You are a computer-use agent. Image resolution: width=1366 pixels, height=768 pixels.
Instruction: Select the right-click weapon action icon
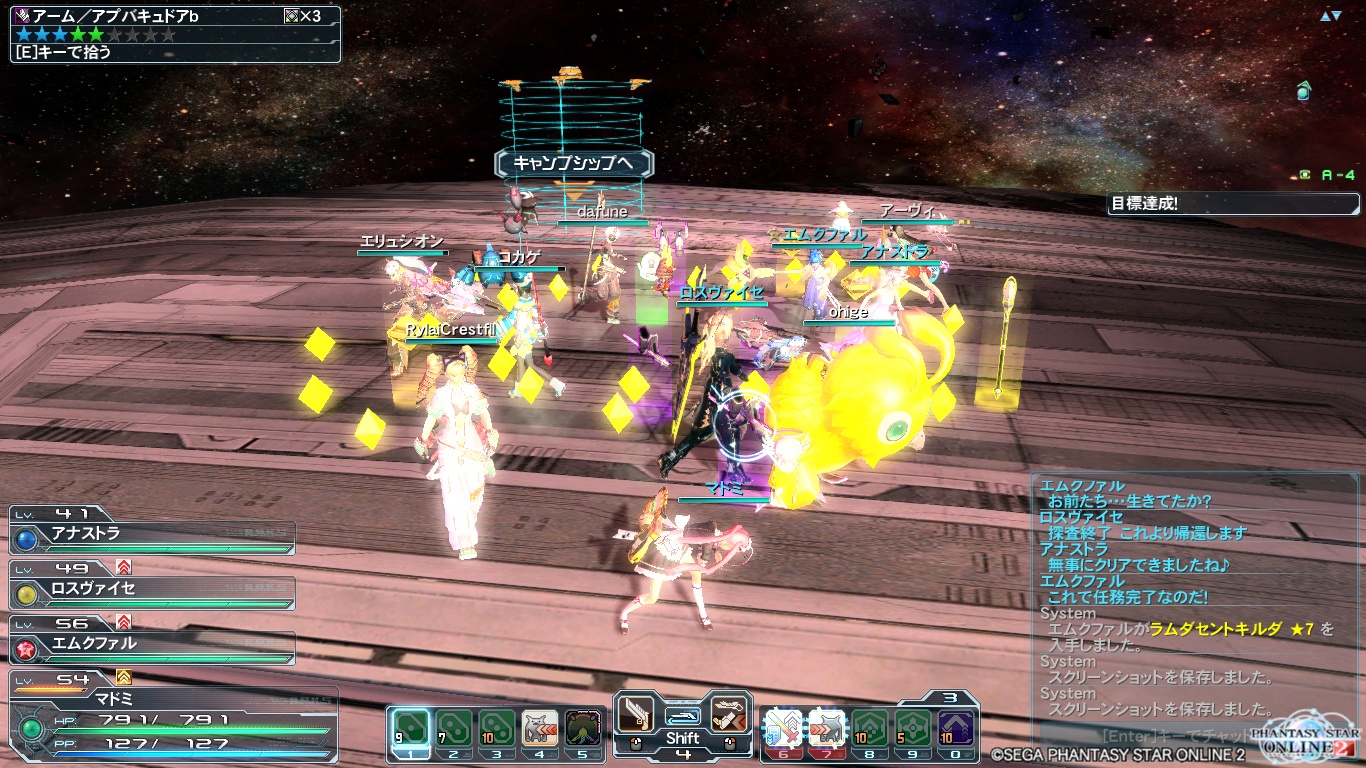(729, 714)
